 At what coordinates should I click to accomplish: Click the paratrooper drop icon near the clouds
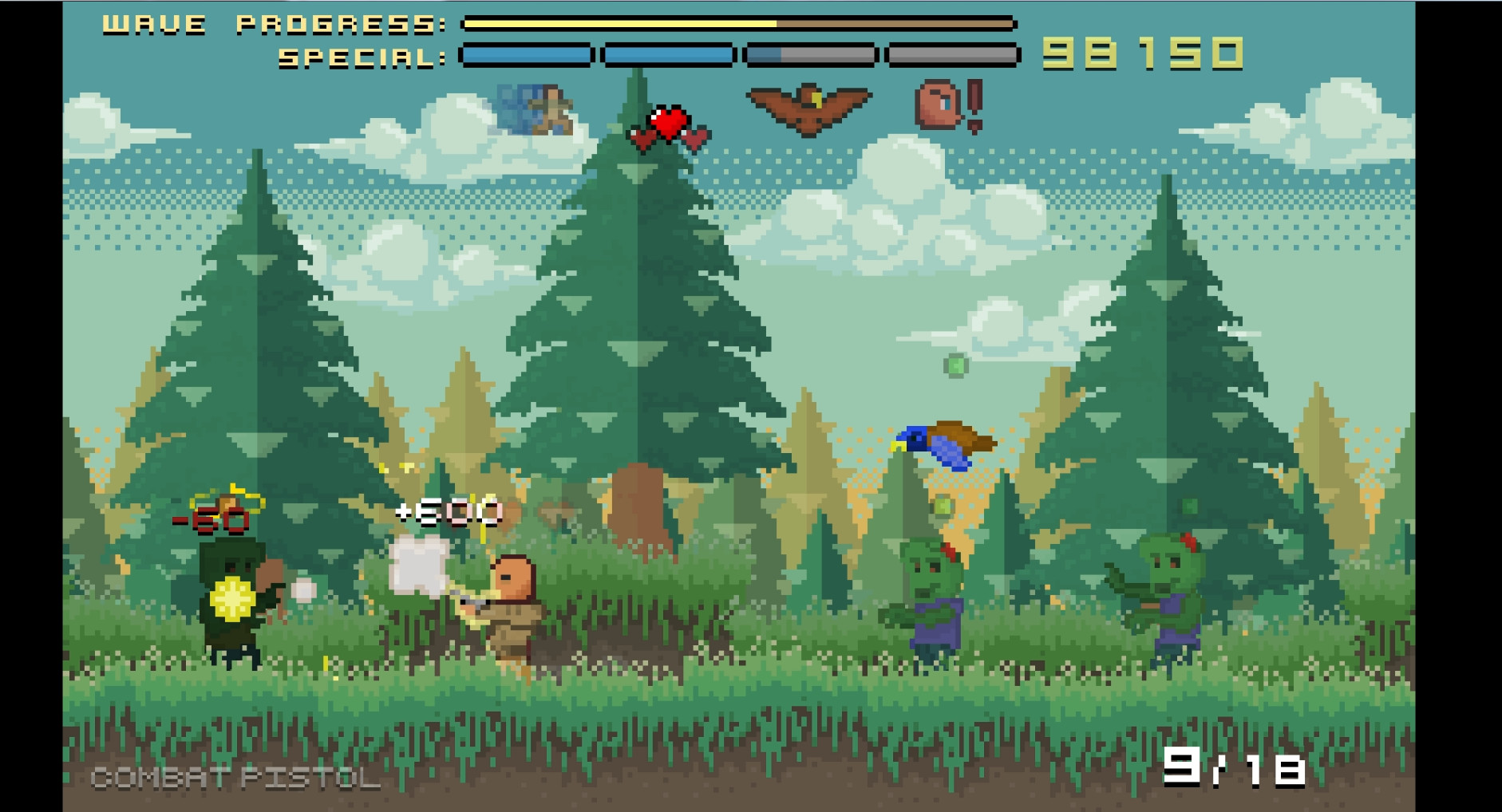point(536,107)
